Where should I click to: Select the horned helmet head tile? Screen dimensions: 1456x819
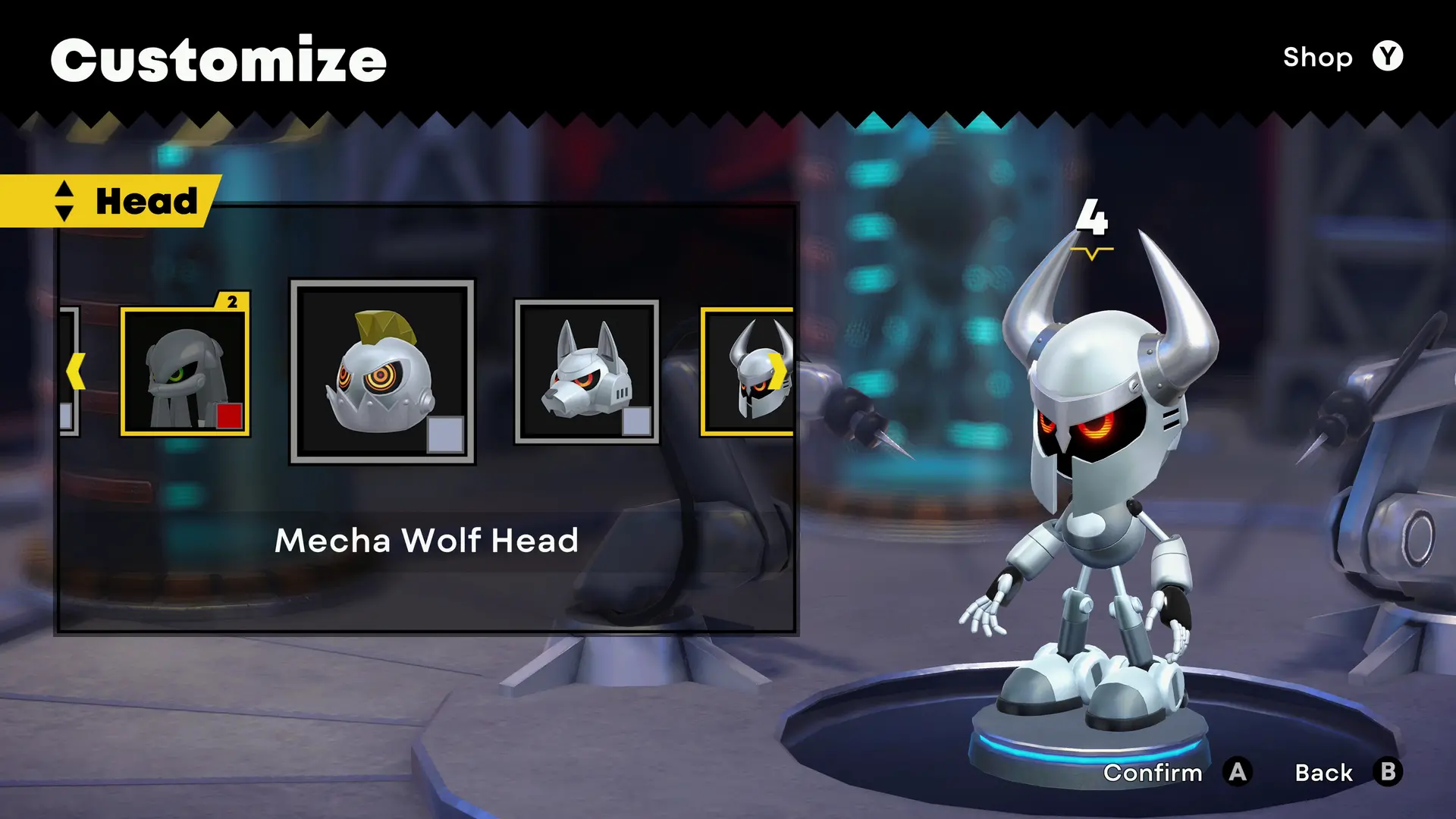coord(747,372)
